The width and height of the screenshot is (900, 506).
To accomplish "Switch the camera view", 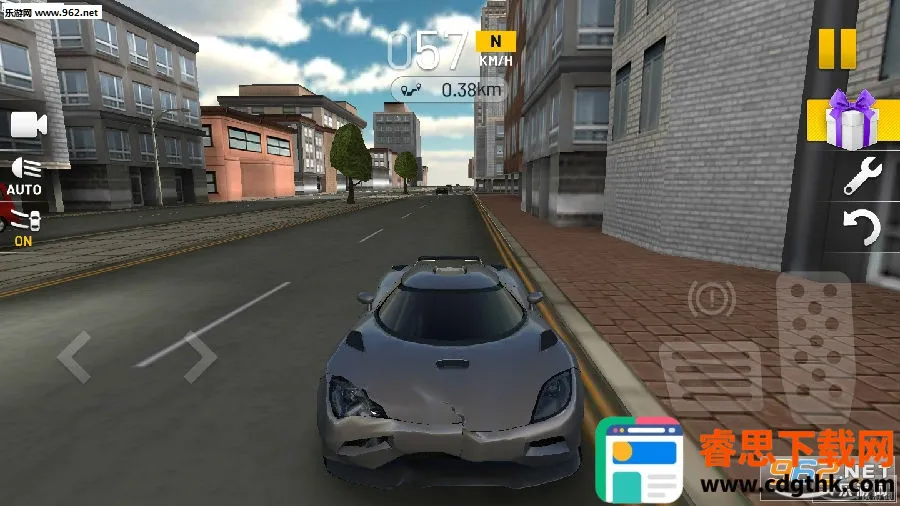I will click(x=28, y=125).
